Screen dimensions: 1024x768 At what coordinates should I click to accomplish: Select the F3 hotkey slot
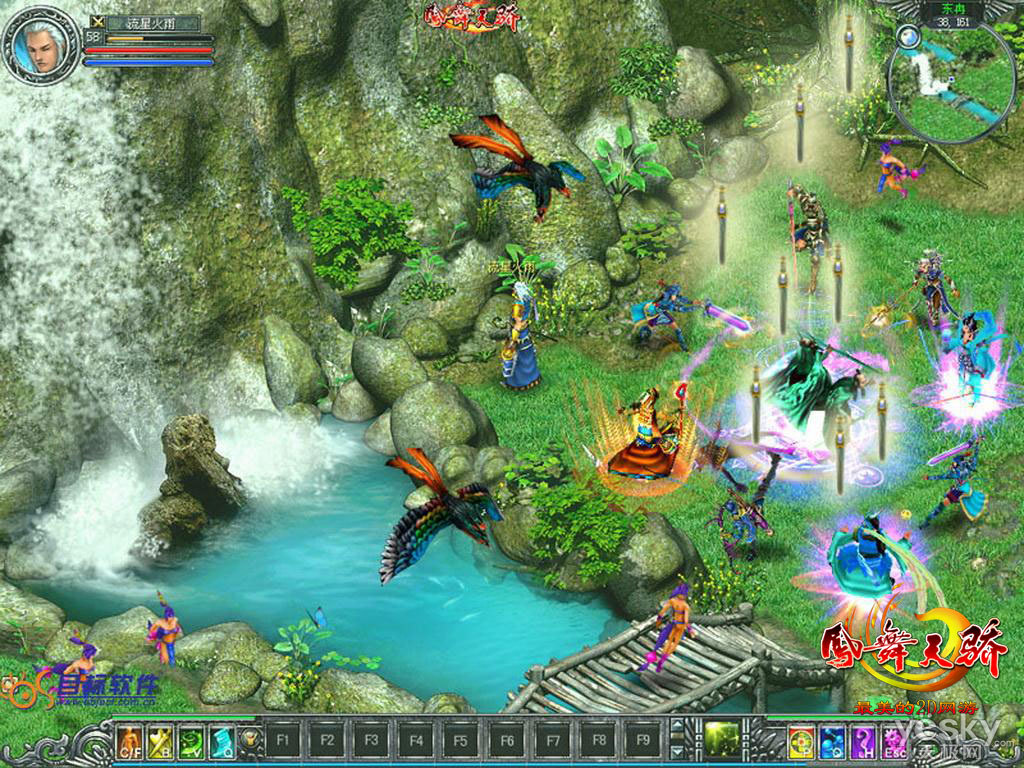click(x=371, y=741)
